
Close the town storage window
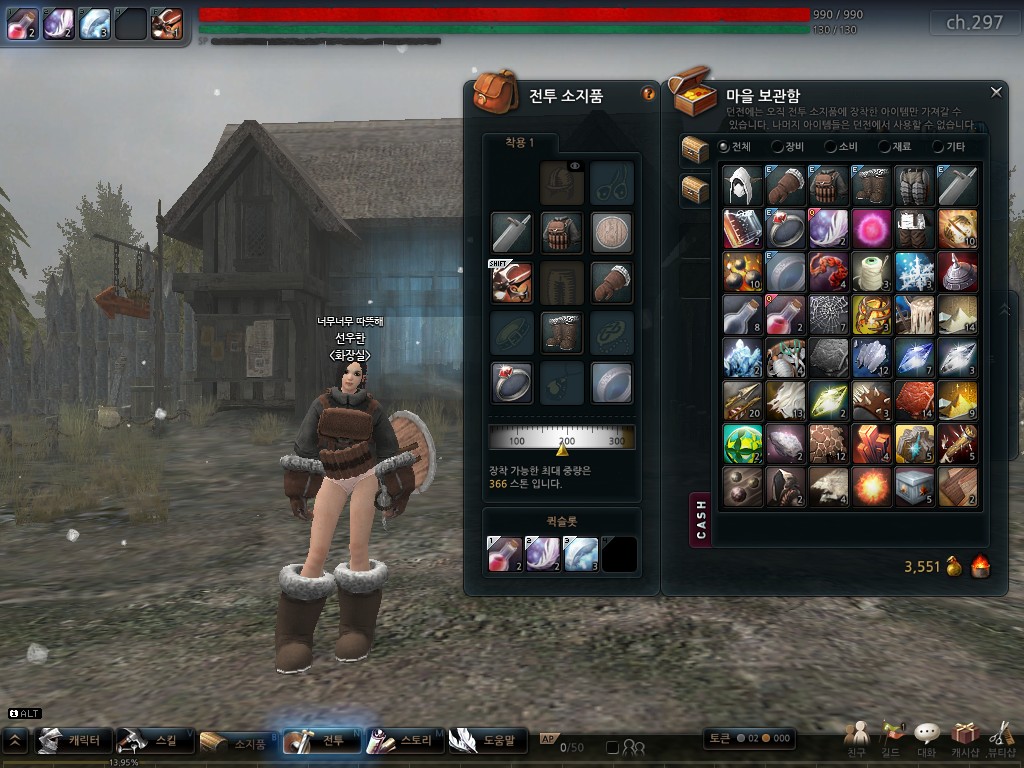click(x=996, y=92)
